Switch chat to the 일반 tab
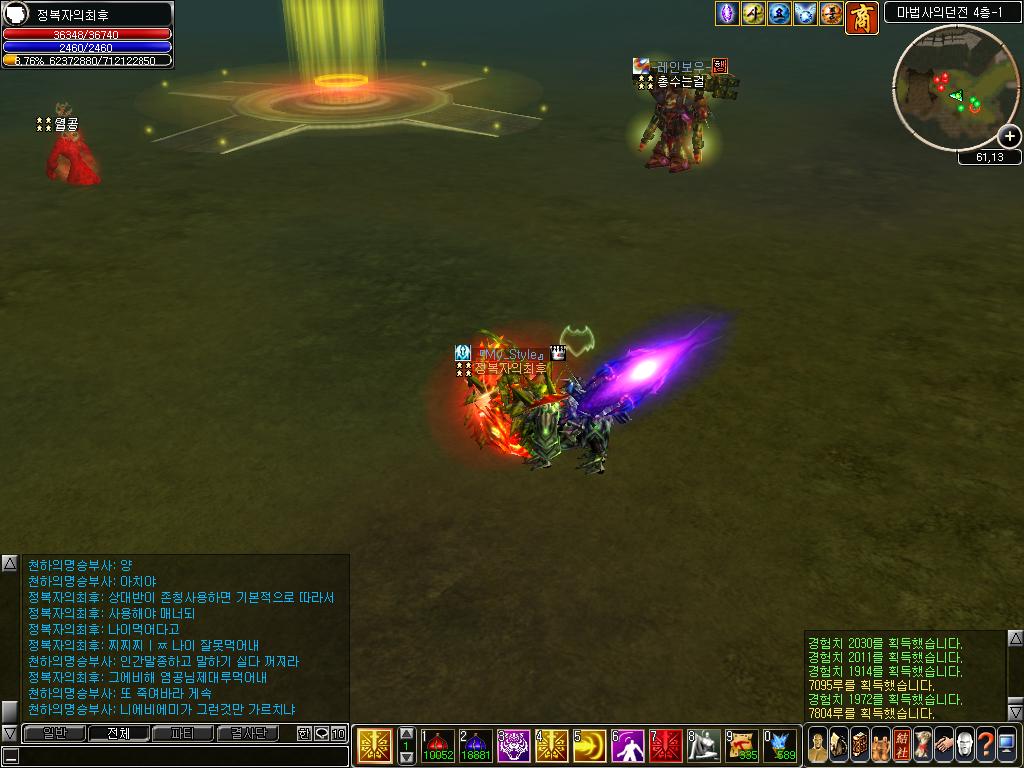 pos(54,733)
